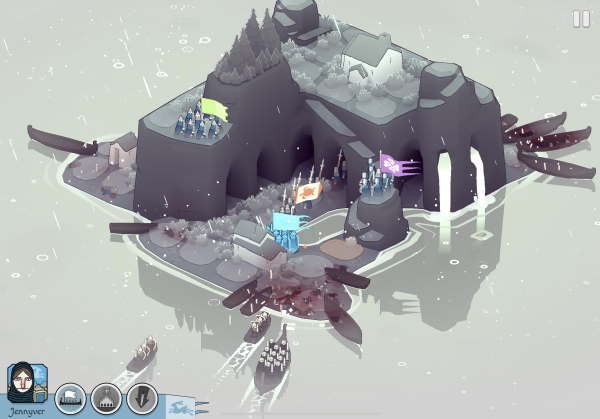This screenshot has width=600, height=419.
Task: Select the orange banner squad
Action: (x=309, y=190)
